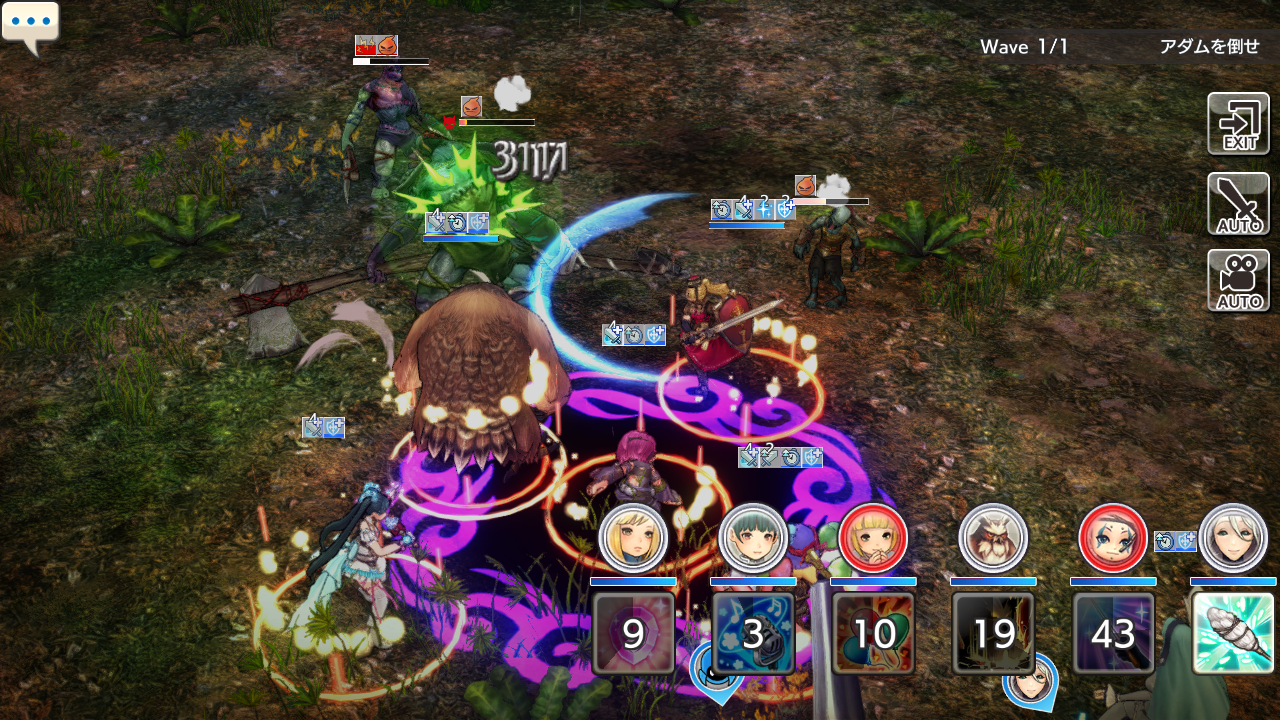
Task: Tap the balloon skill showing cooldown 10
Action: coord(873,632)
